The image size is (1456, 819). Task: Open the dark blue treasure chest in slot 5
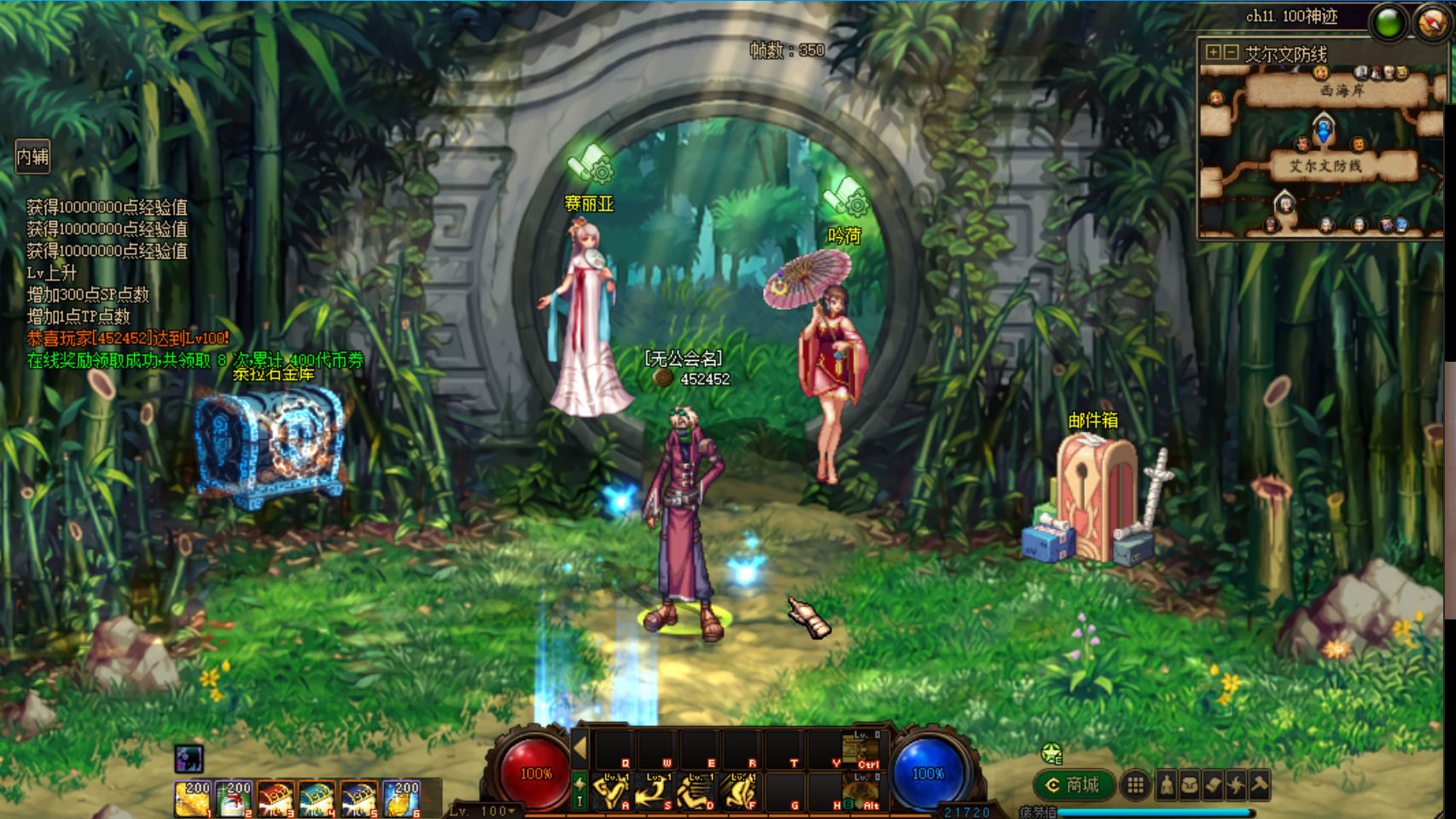[x=358, y=799]
